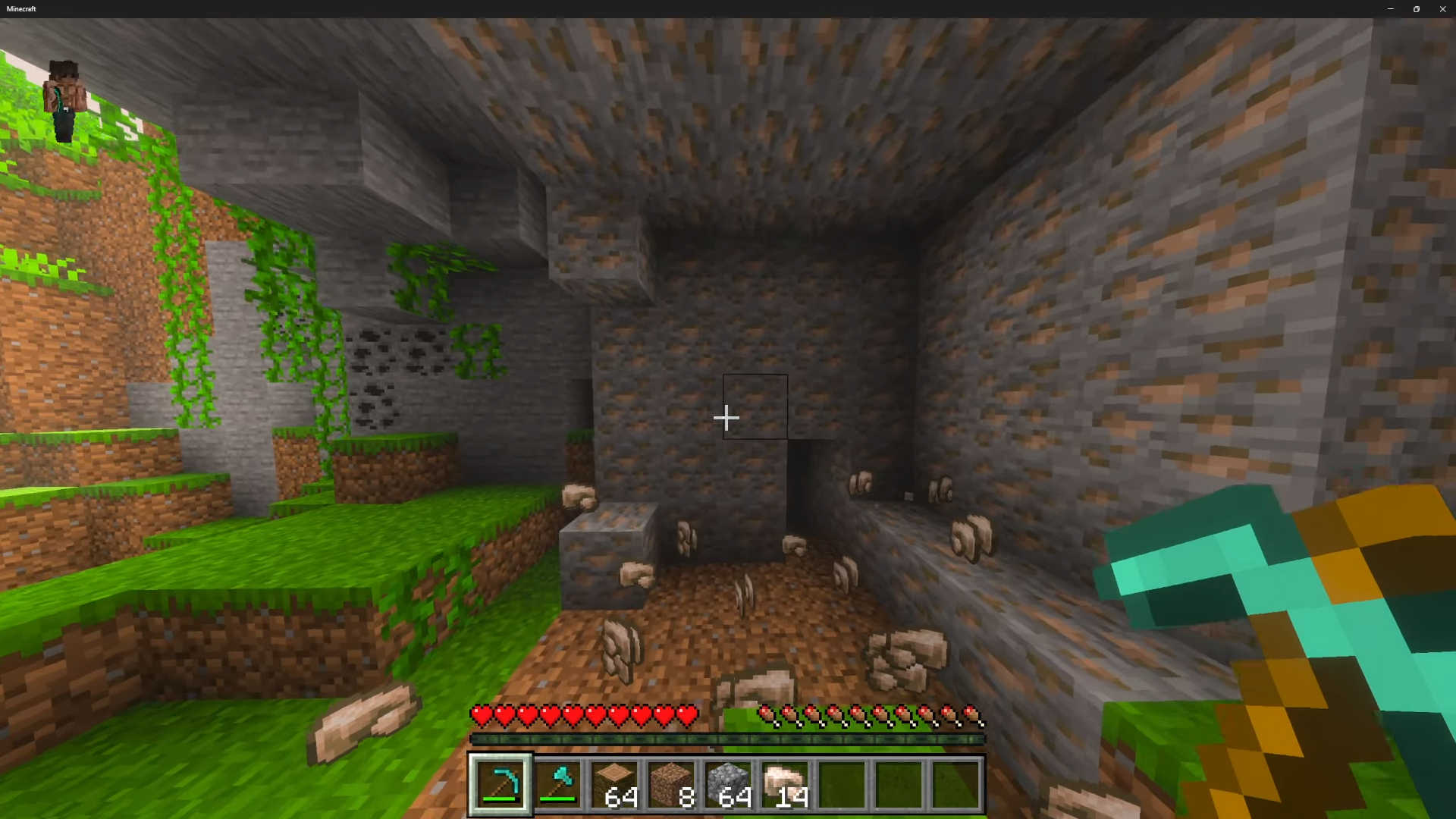Select the dirt block stack

[671, 784]
